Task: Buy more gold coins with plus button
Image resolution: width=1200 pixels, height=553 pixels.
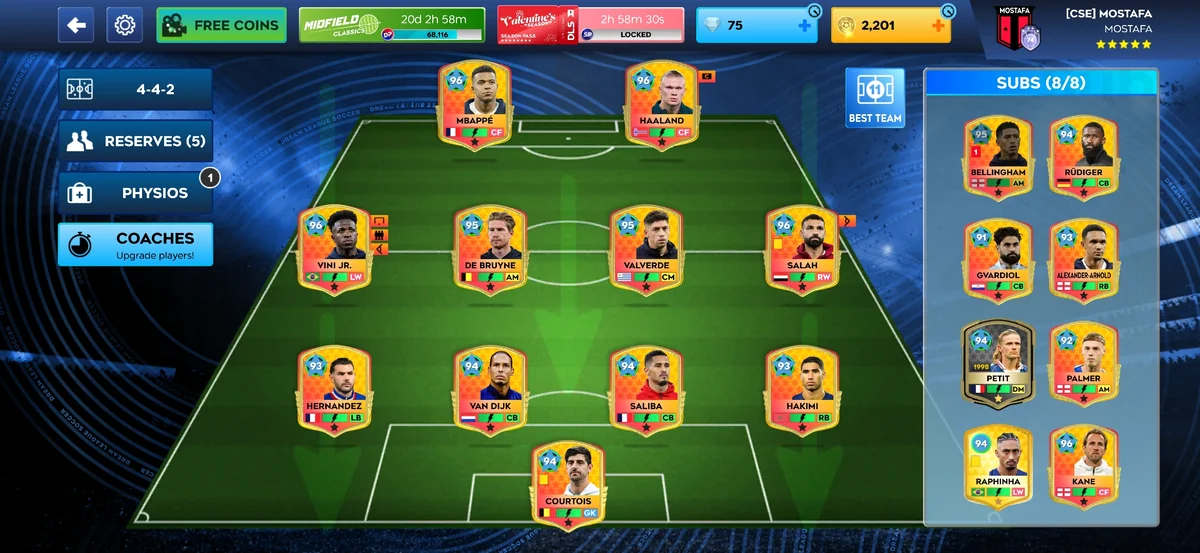Action: tap(938, 26)
